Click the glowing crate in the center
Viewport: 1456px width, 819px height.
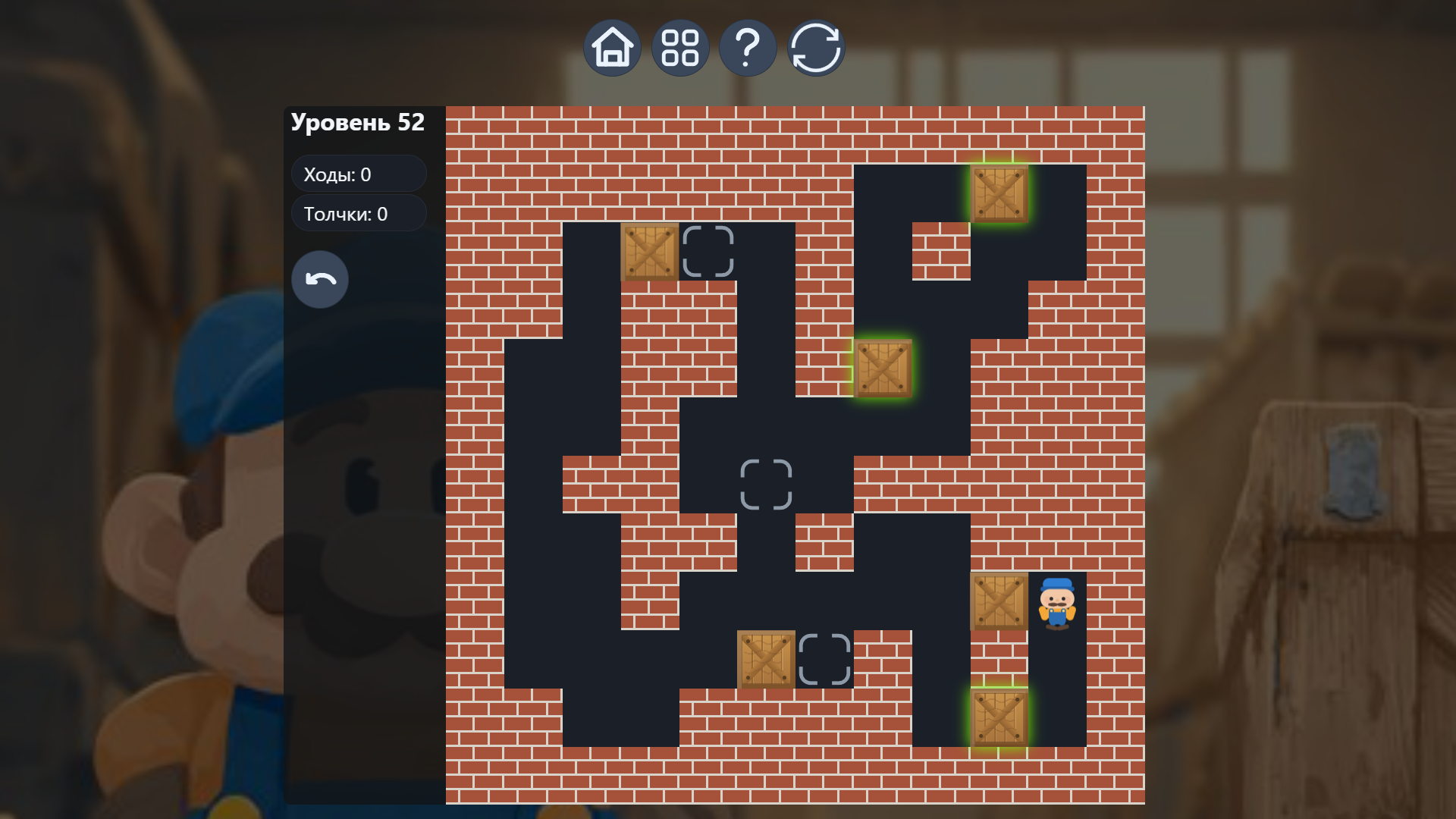[885, 369]
